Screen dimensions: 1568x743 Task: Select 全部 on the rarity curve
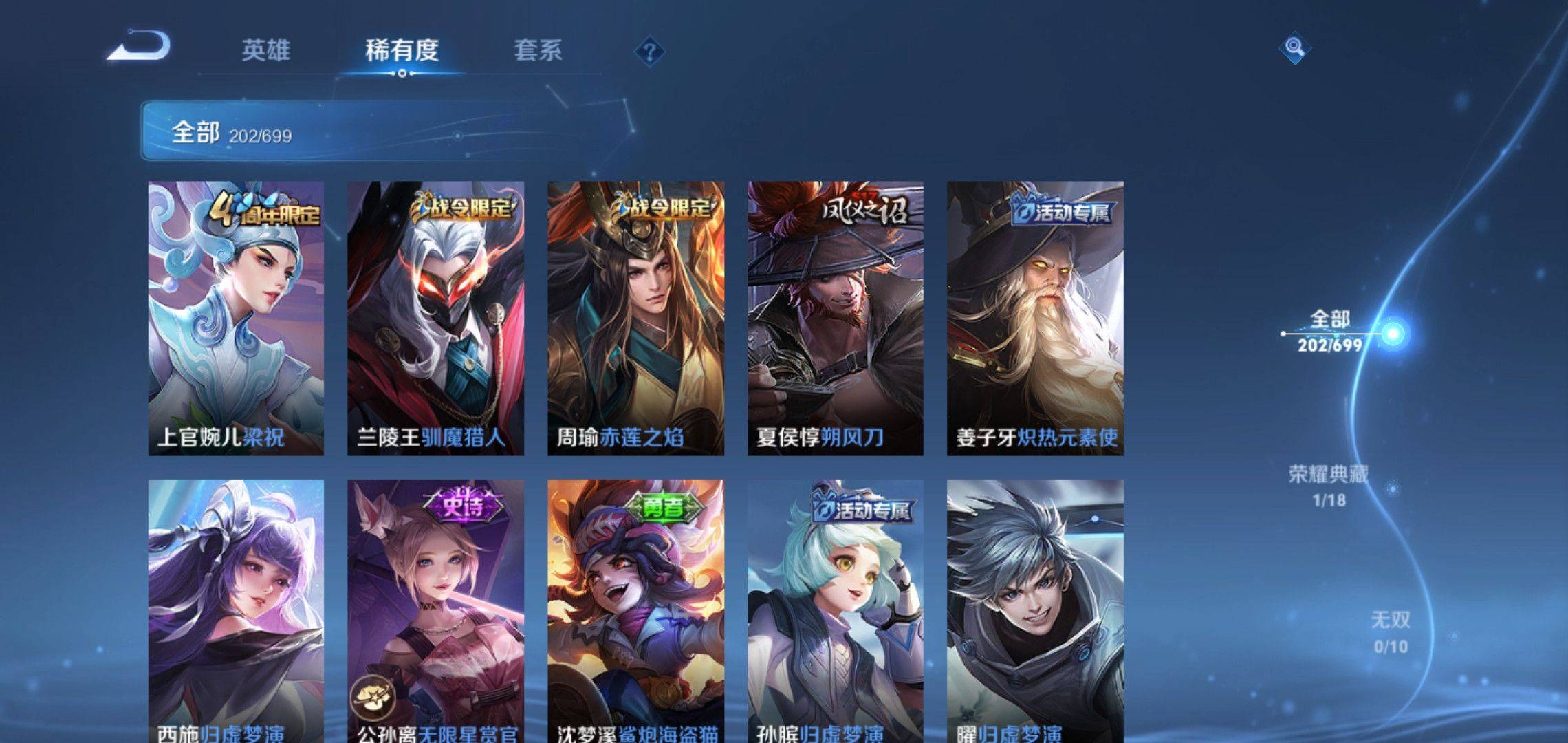(1330, 331)
